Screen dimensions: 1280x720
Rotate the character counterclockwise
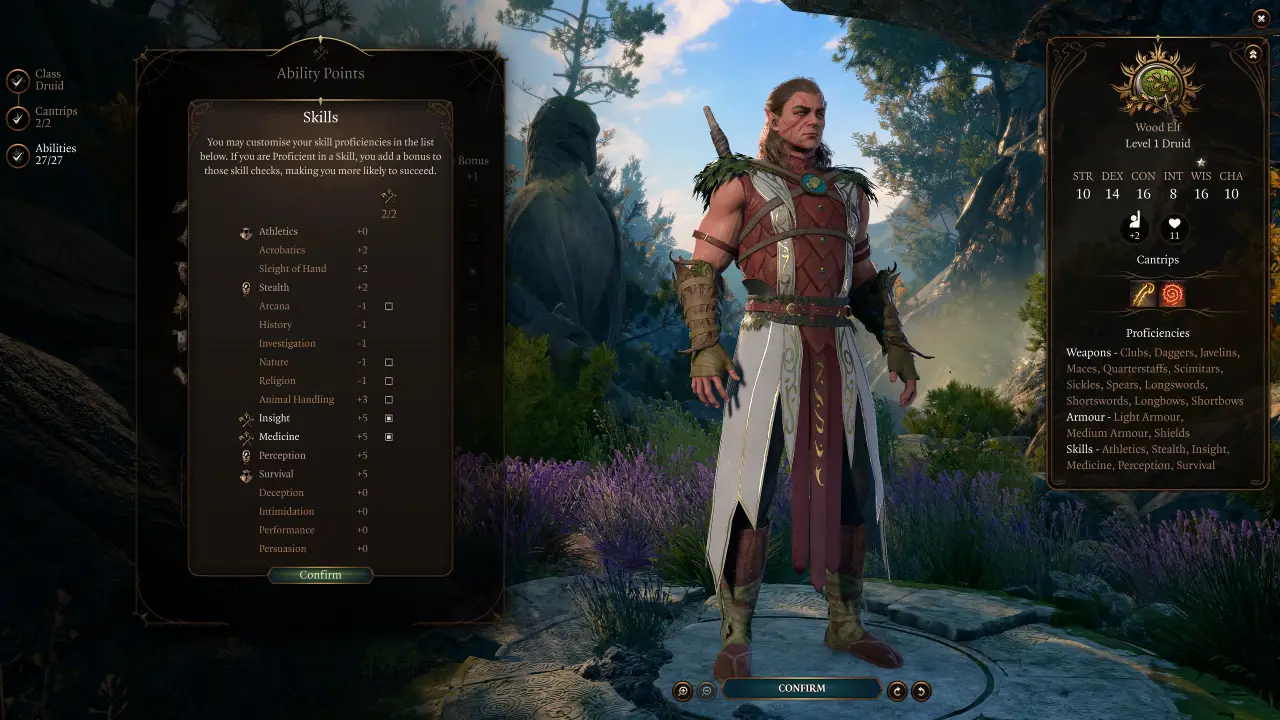click(919, 688)
